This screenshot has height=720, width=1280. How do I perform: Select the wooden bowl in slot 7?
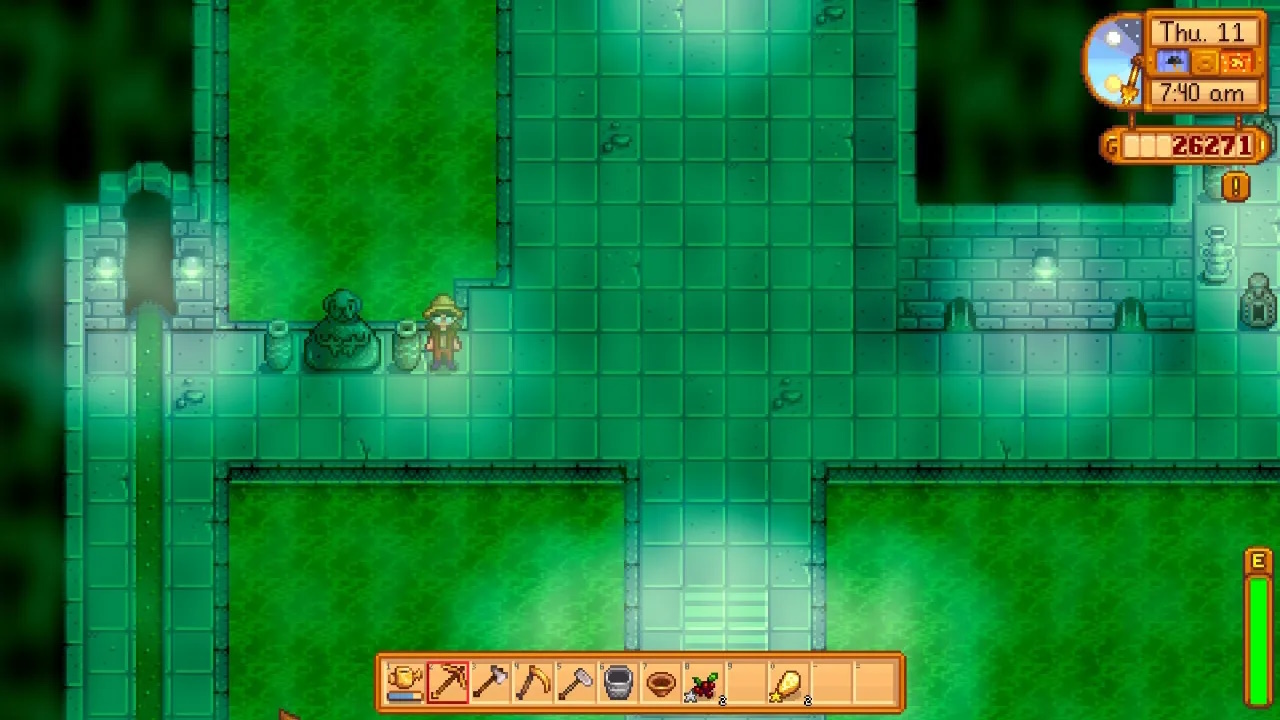[x=662, y=683]
